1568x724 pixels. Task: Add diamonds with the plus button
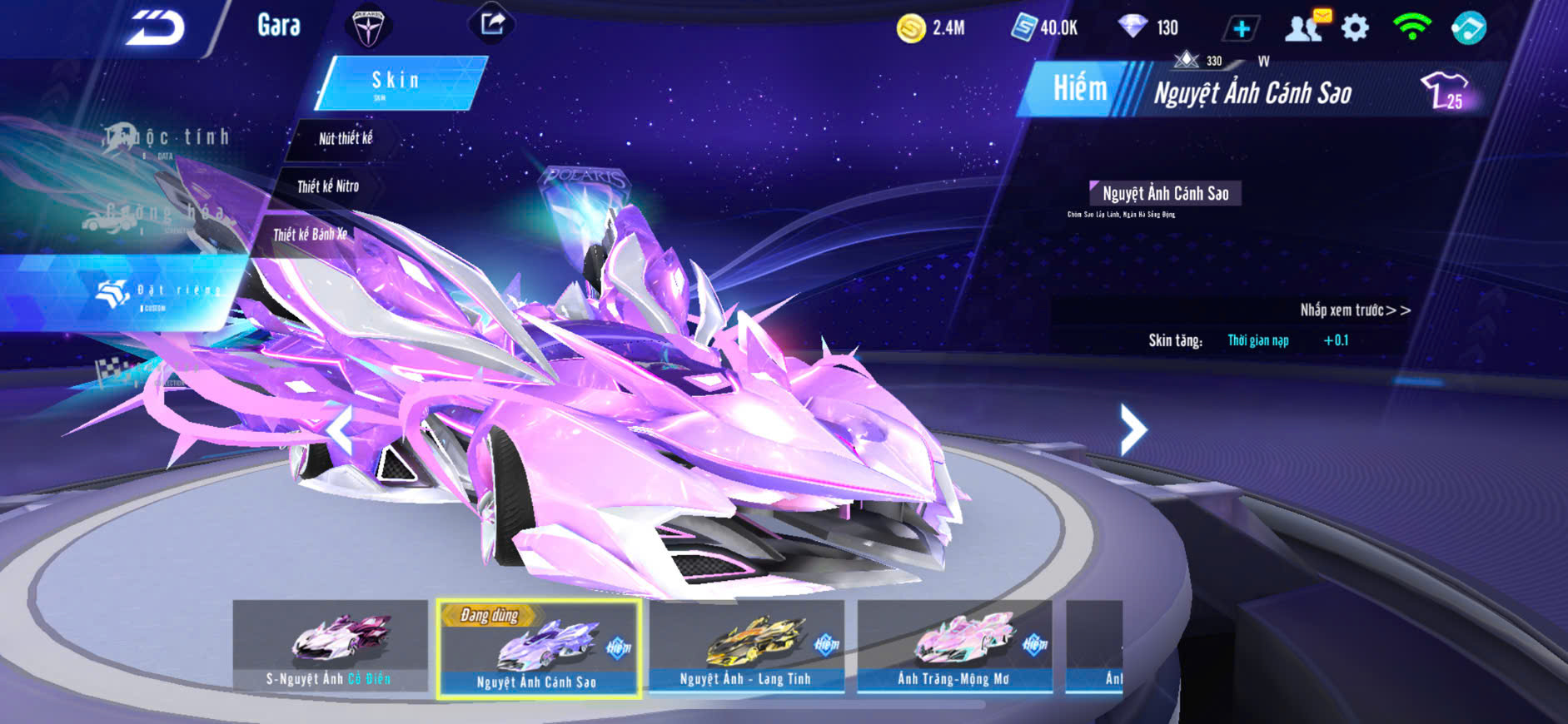1241,29
